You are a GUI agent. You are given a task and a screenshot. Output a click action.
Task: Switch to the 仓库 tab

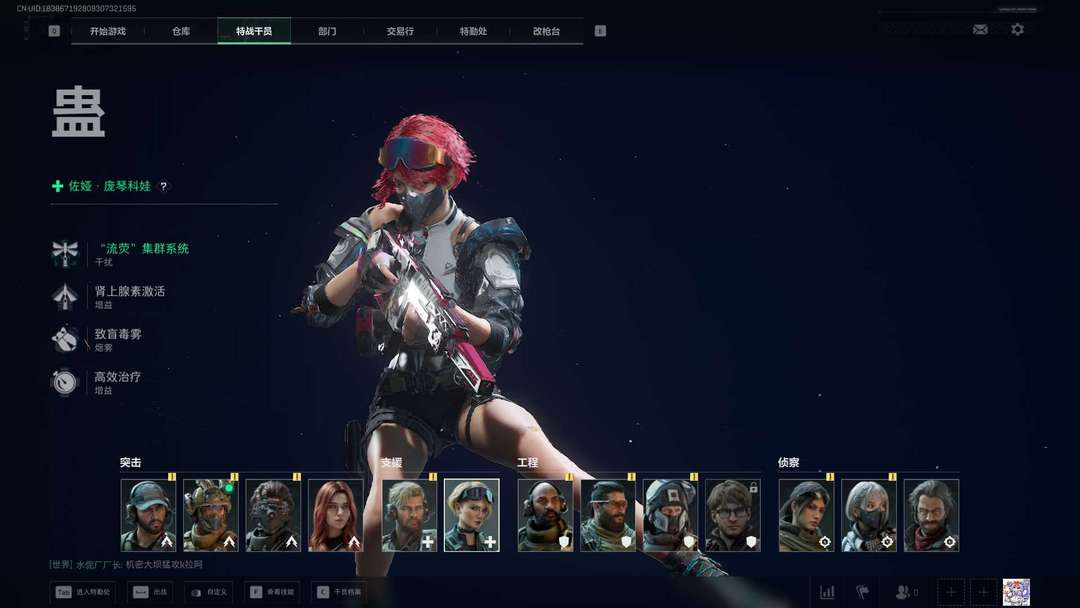coord(181,31)
